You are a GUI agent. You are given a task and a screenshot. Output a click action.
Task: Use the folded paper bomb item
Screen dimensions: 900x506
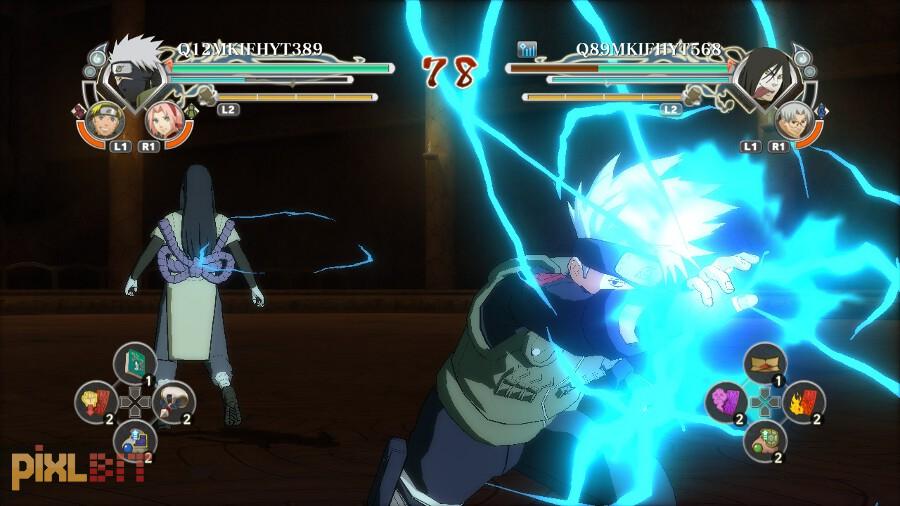click(765, 363)
